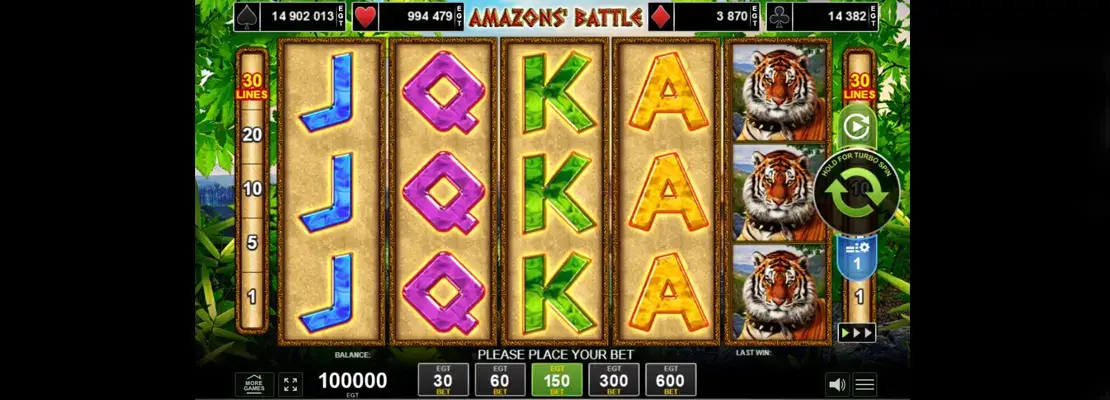Activate the triple-arrow fast-forward button
This screenshot has height=400, width=1110.
[x=857, y=332]
